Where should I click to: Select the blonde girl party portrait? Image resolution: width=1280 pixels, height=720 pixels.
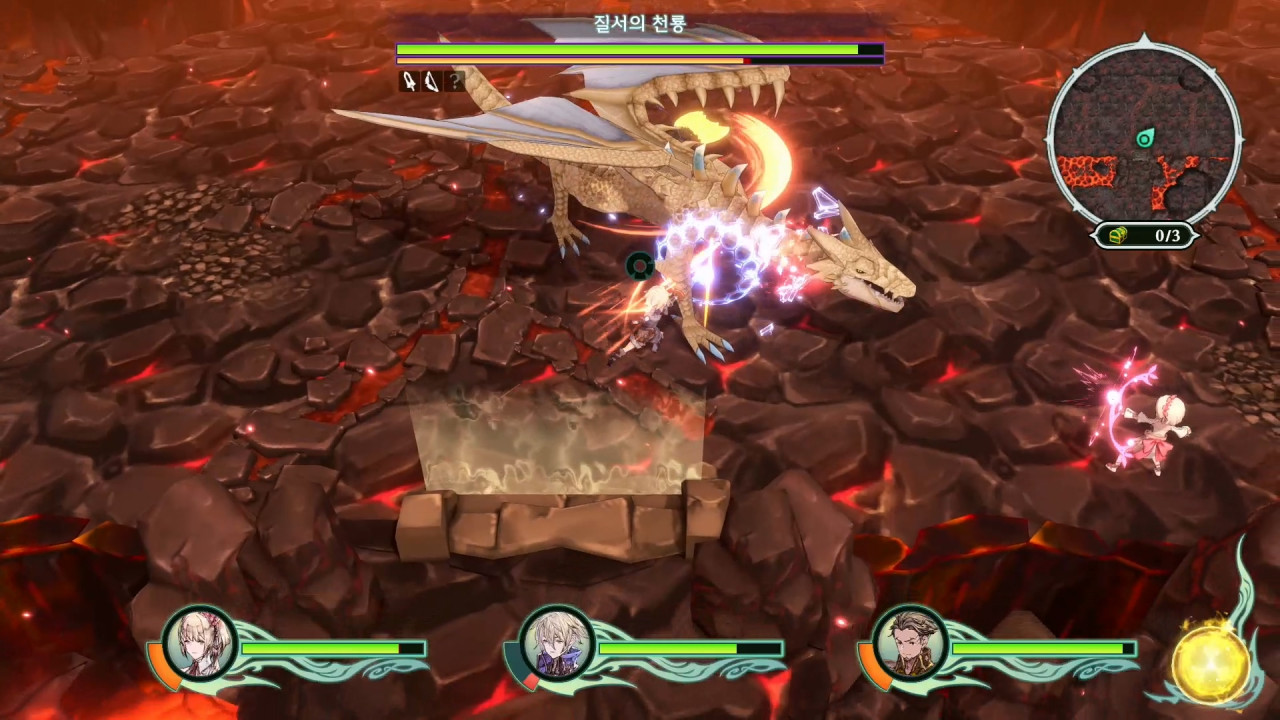click(200, 643)
